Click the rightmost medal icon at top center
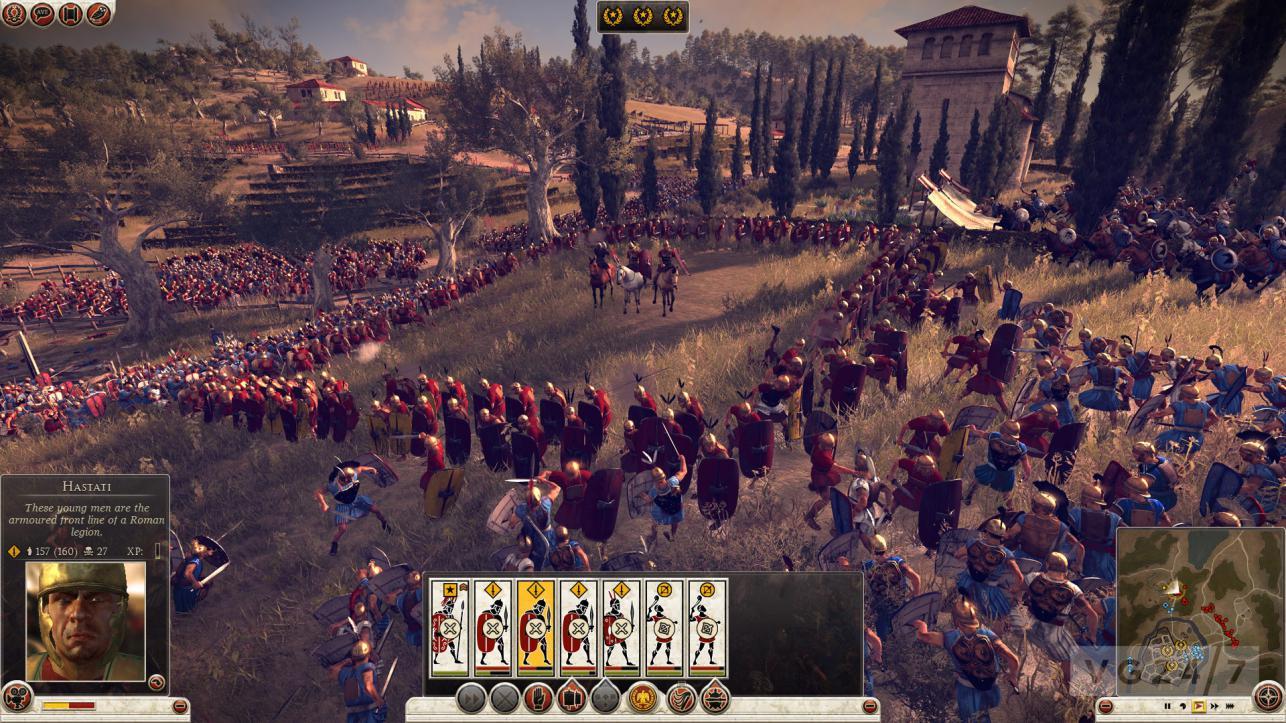The image size is (1286, 723). coord(673,17)
